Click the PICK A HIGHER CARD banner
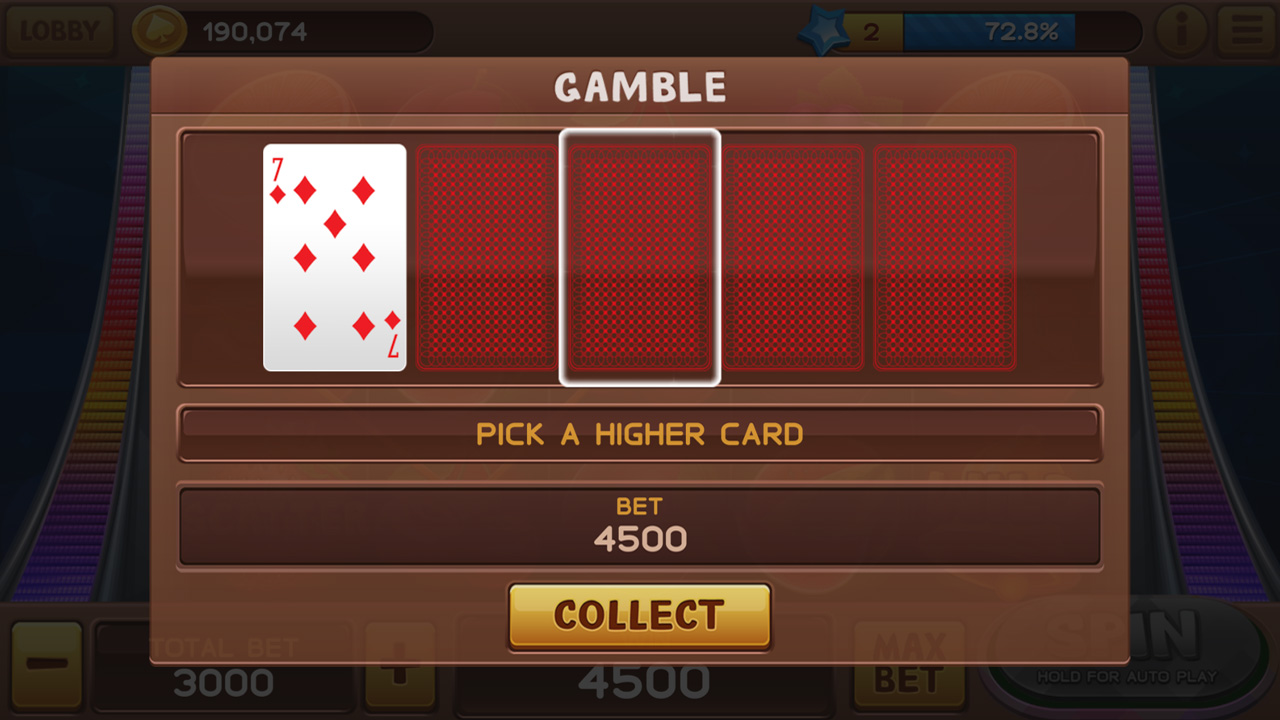The height and width of the screenshot is (720, 1280). [640, 433]
